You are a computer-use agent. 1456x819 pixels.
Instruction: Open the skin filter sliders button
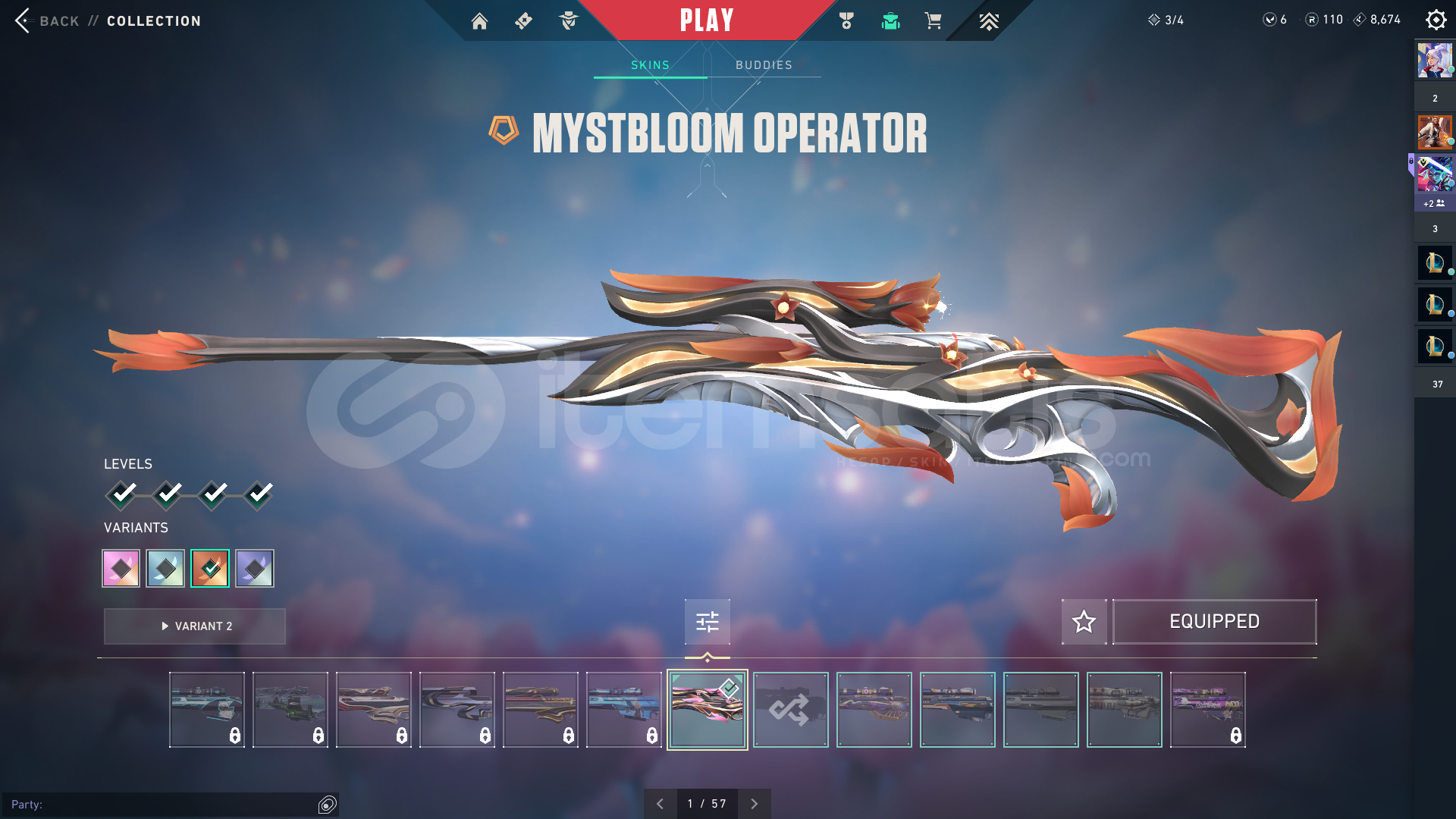point(707,622)
